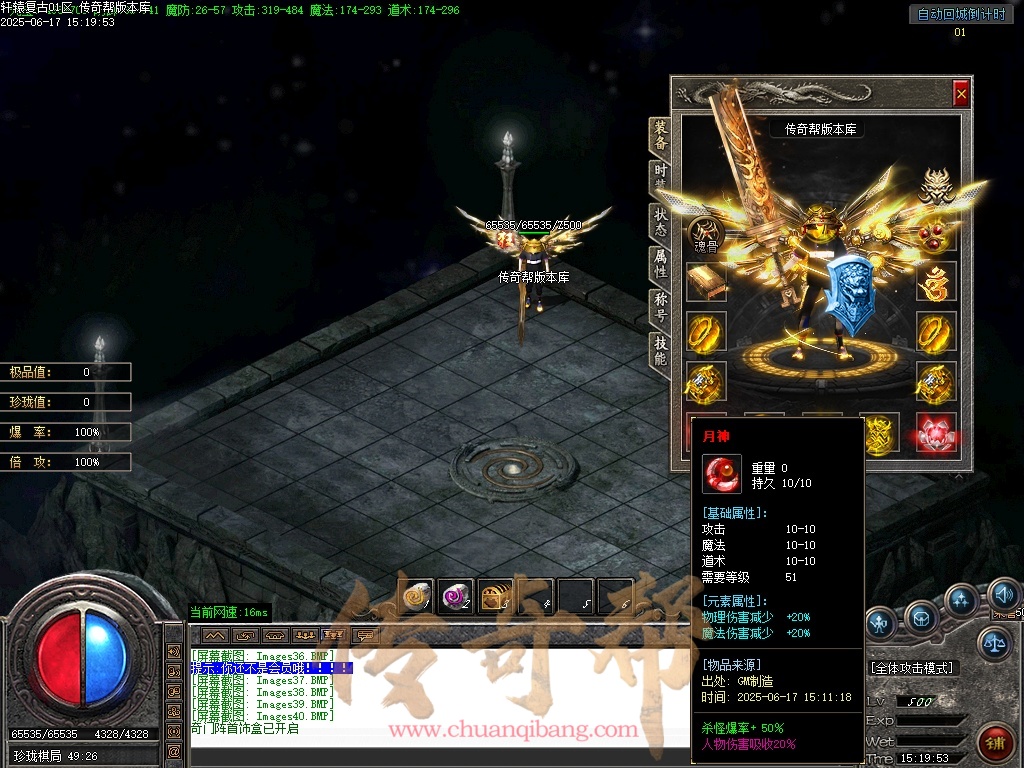The height and width of the screenshot is (768, 1024).
Task: Use the purple swirl scroll in slot 2
Action: tap(455, 597)
